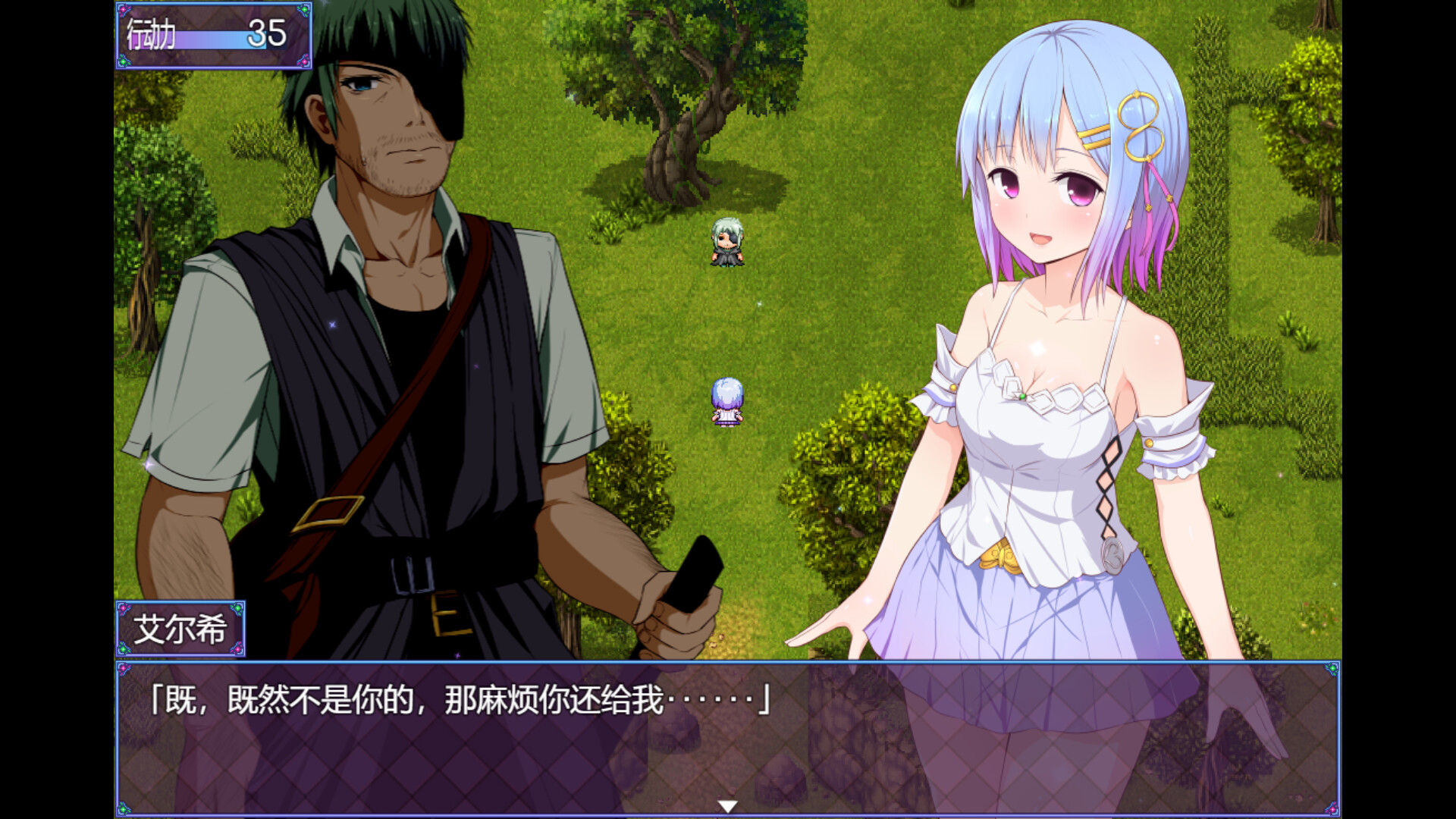Select the gem icon on gauge's top-left corner
This screenshot has height=819, width=1456.
123,9
